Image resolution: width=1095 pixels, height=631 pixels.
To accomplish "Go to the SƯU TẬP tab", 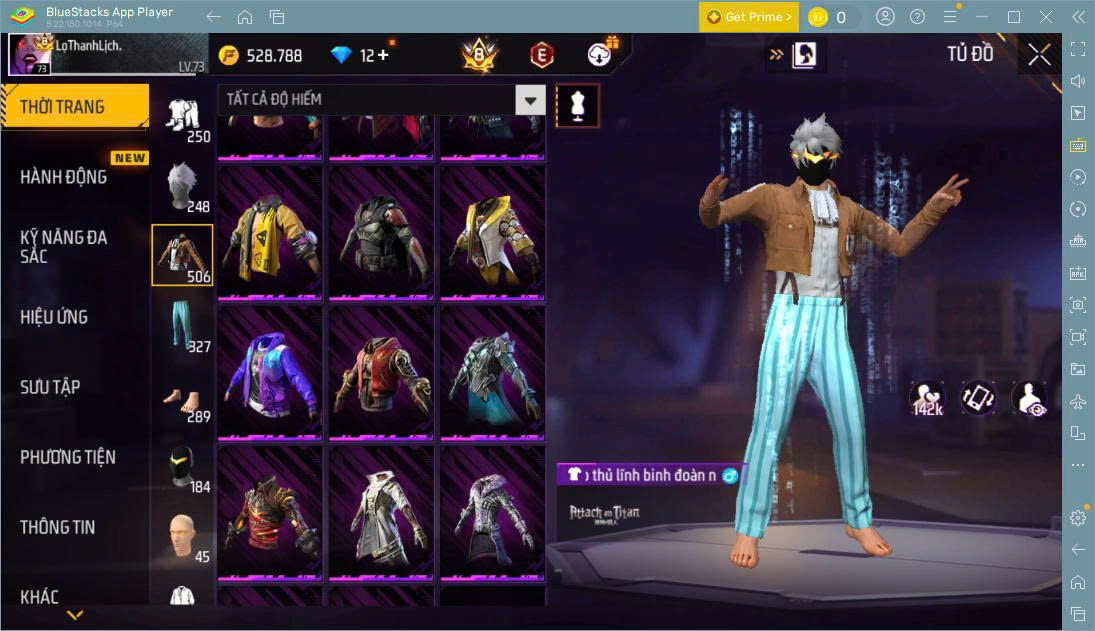I will (50, 387).
